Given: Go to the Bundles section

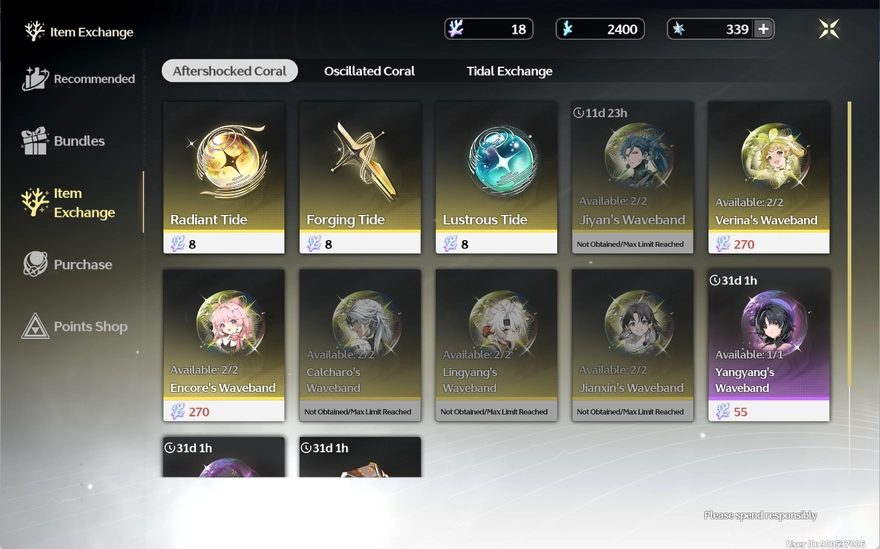Looking at the screenshot, I should (64, 141).
